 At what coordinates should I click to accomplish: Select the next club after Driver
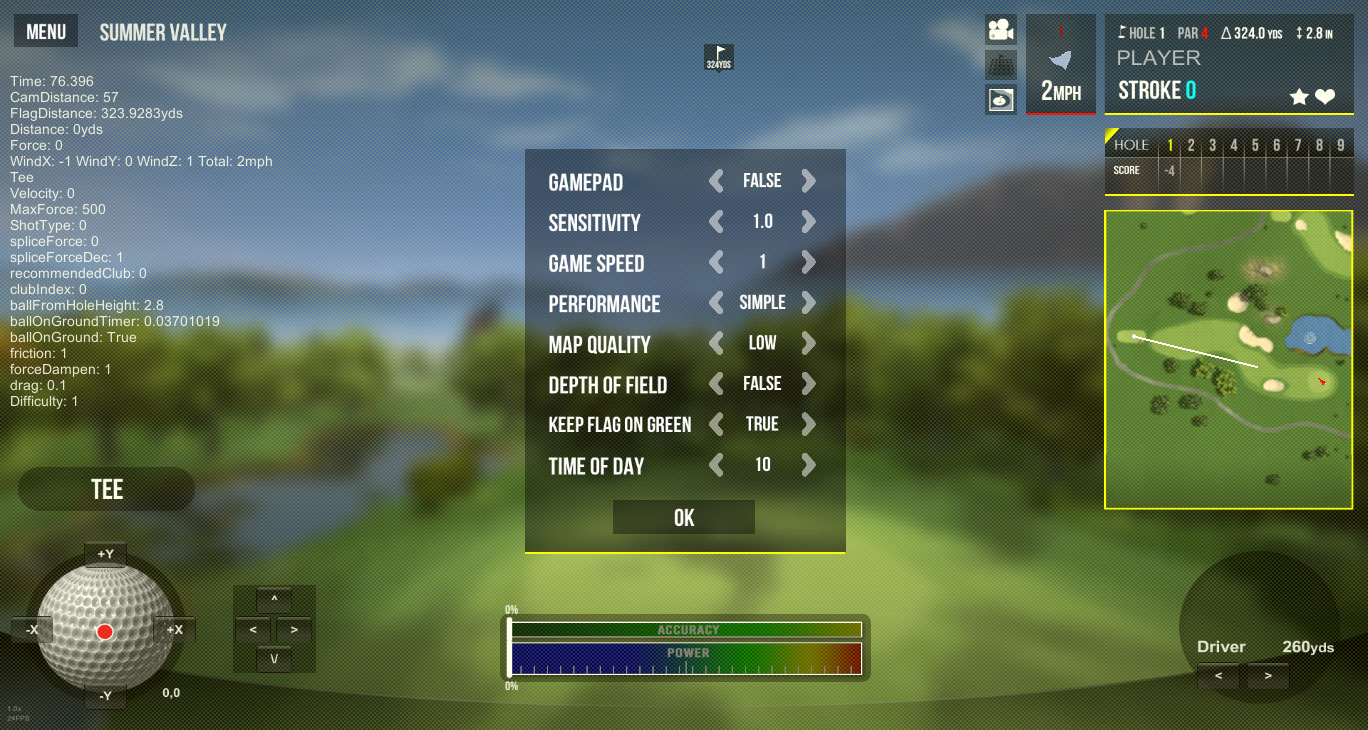pyautogui.click(x=1268, y=676)
